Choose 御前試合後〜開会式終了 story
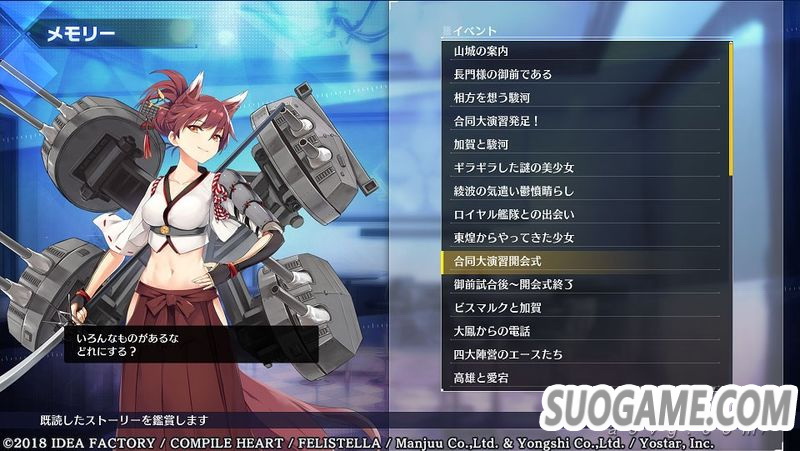Image resolution: width=800 pixels, height=451 pixels. pyautogui.click(x=580, y=284)
